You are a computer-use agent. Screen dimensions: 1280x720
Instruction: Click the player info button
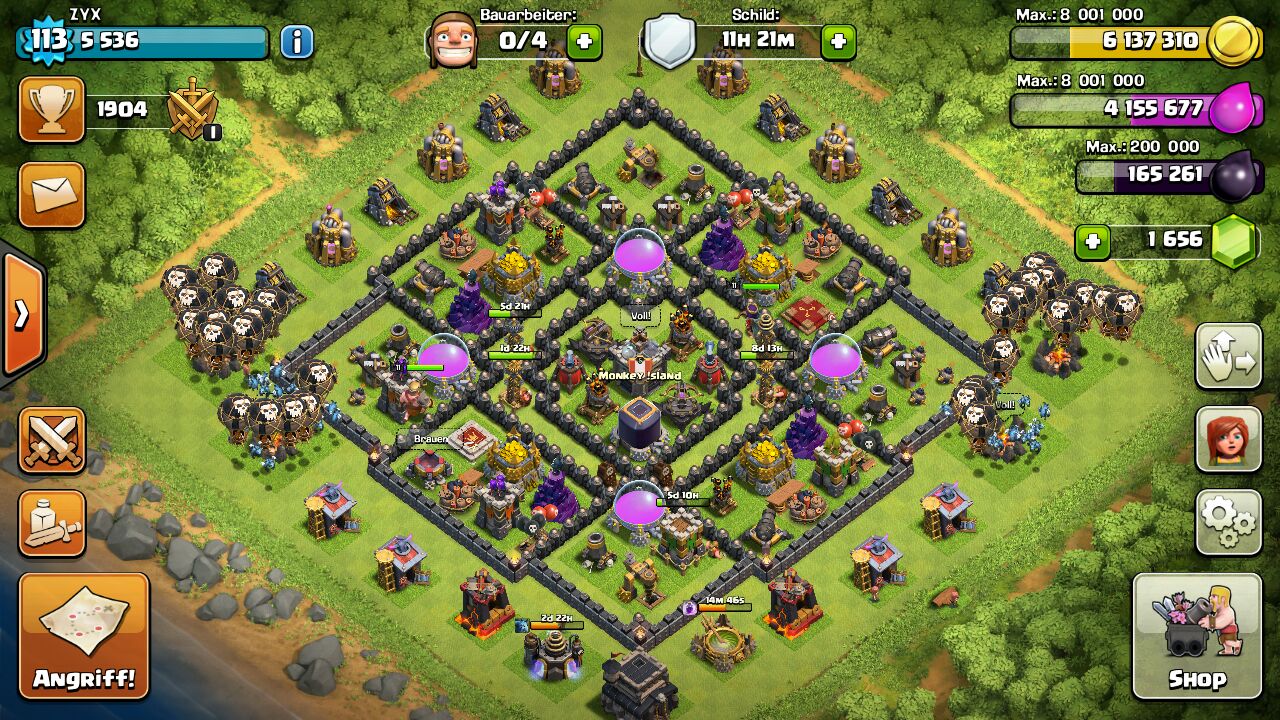[x=296, y=42]
